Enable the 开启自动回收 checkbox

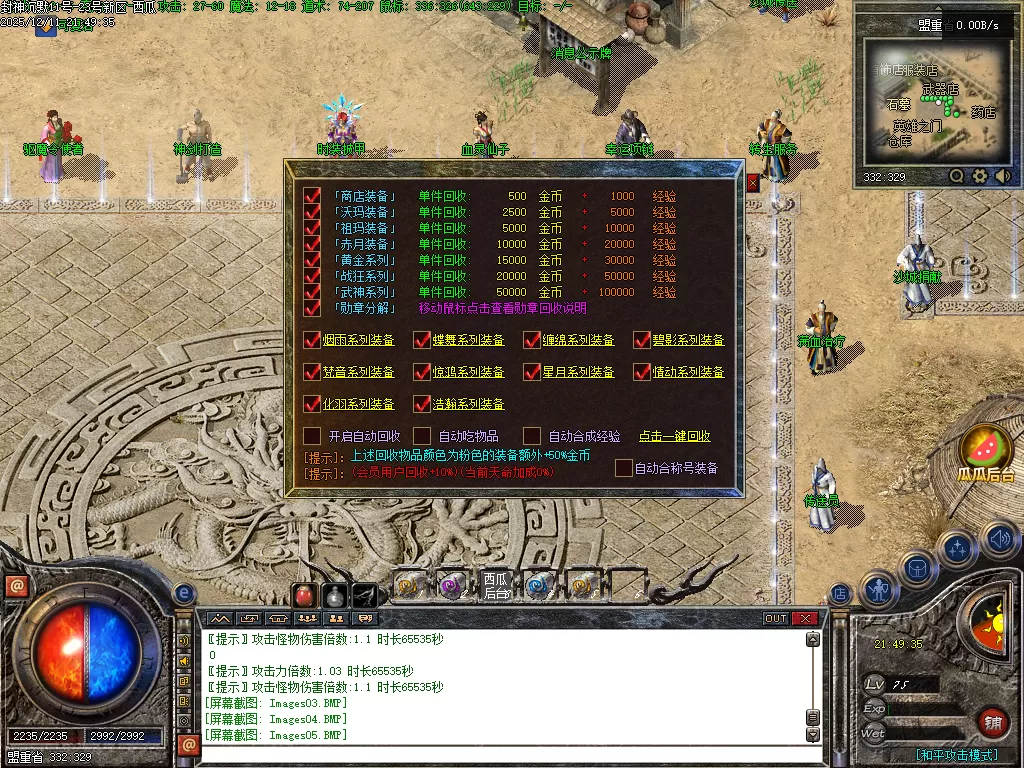pyautogui.click(x=312, y=436)
